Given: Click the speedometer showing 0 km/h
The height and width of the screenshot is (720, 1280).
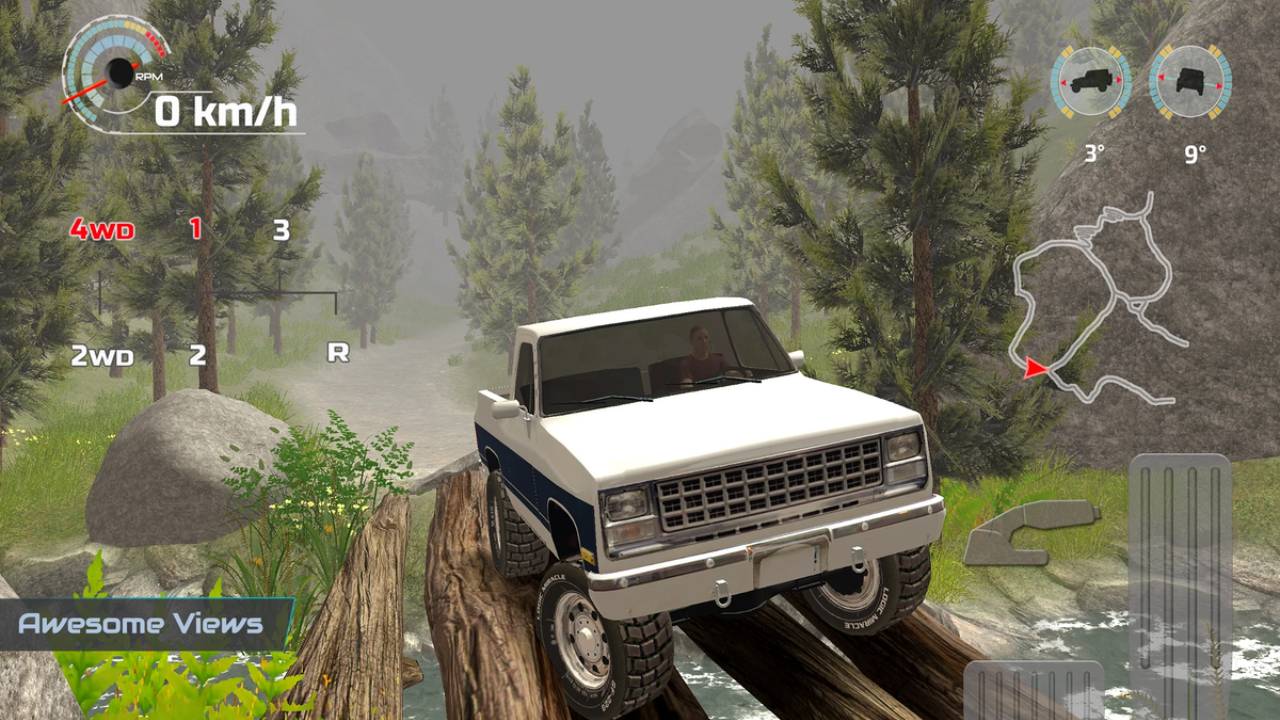Looking at the screenshot, I should point(225,113).
